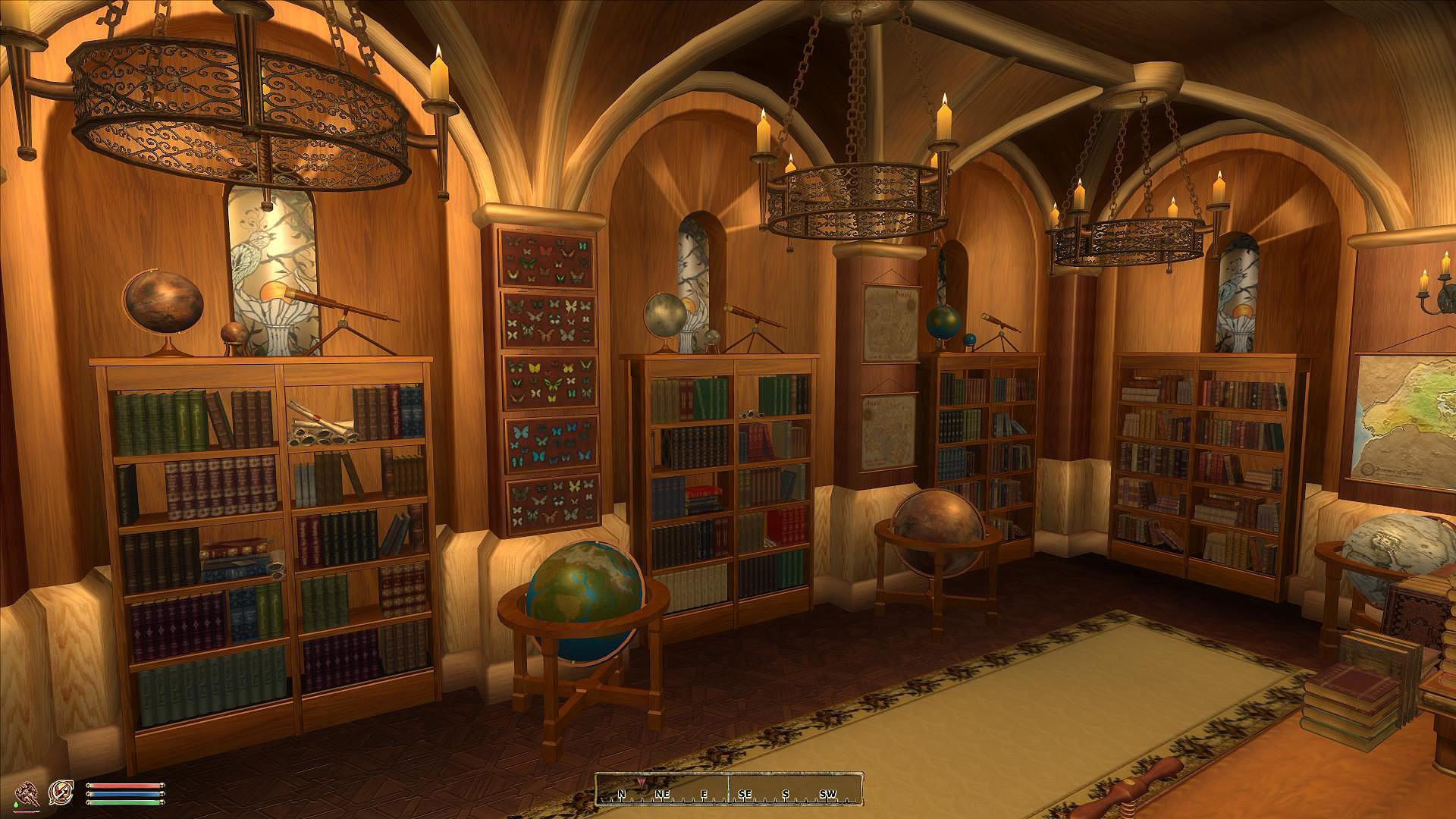Select the equipped axe weapon icon
The height and width of the screenshot is (819, 1456).
[x=28, y=793]
